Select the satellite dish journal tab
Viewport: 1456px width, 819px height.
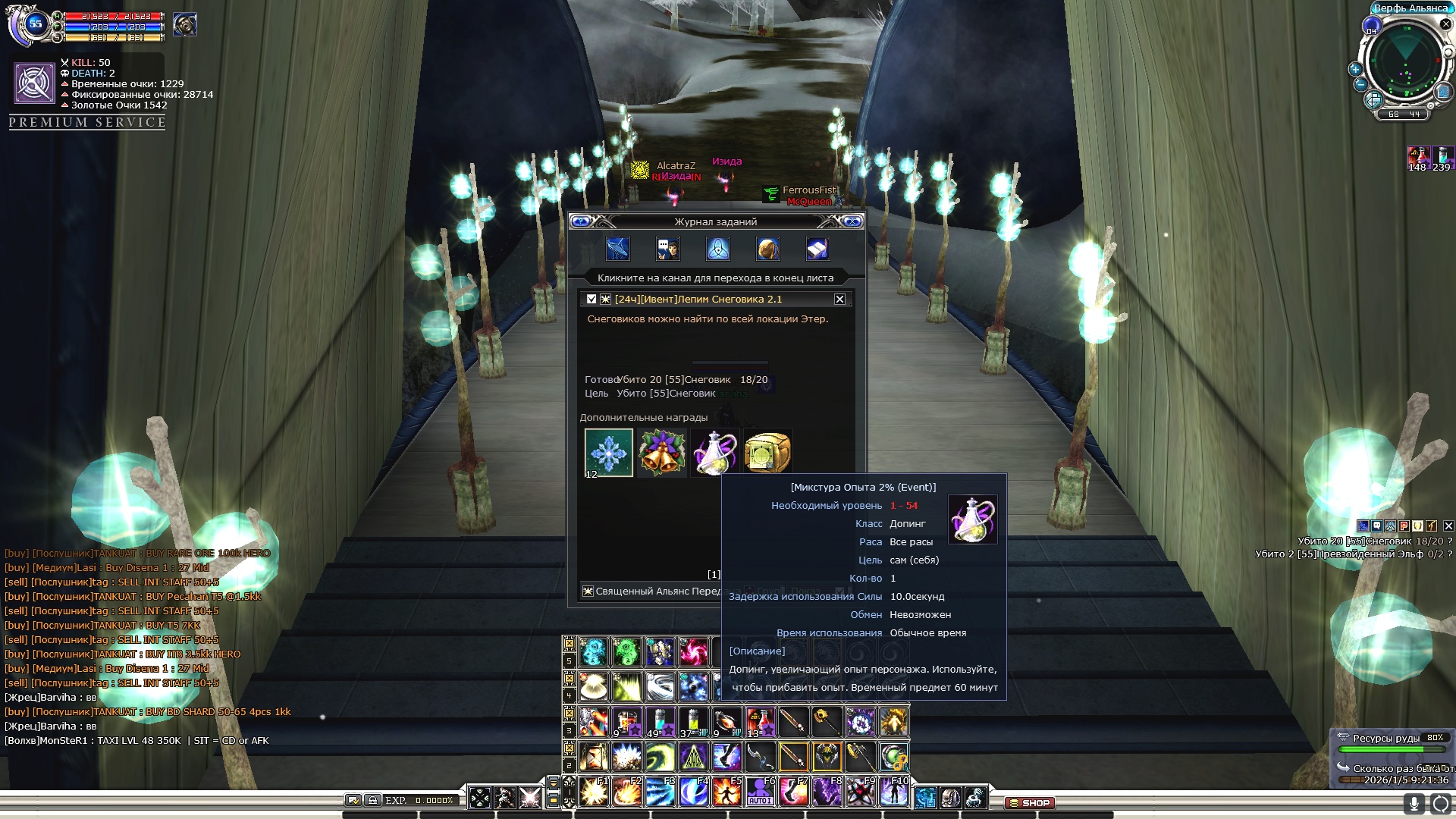point(618,249)
